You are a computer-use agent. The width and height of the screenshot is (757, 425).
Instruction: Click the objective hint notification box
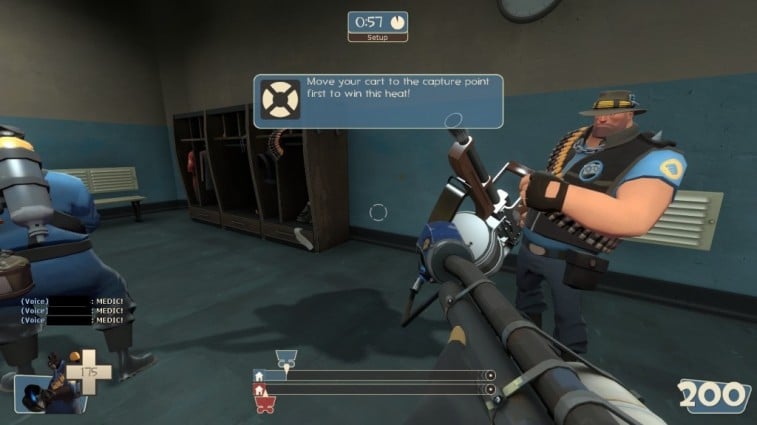pyautogui.click(x=377, y=101)
